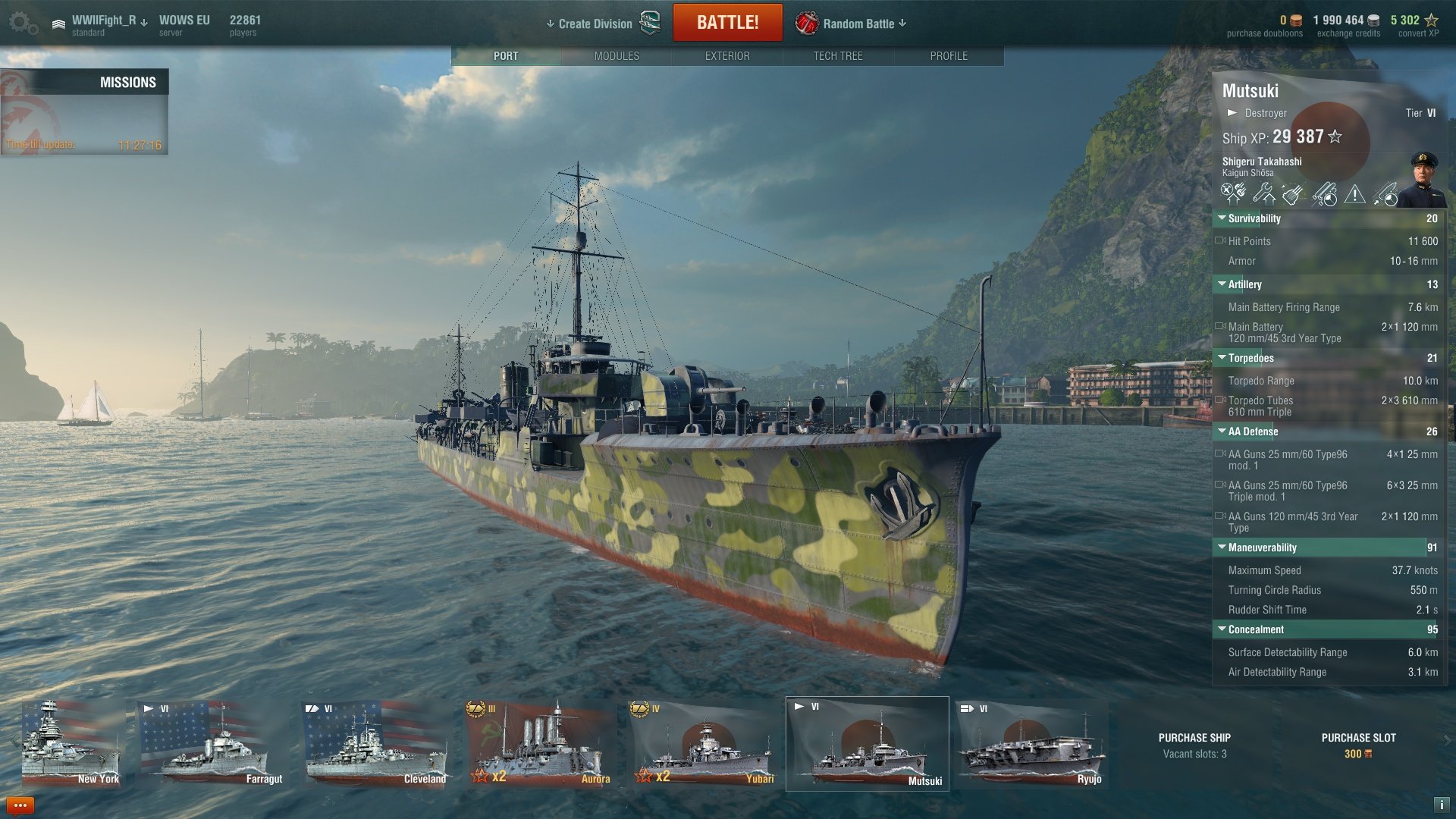Viewport: 1456px width, 819px height.
Task: Open commander Shigeru Takahashi's portrait
Action: click(1423, 180)
